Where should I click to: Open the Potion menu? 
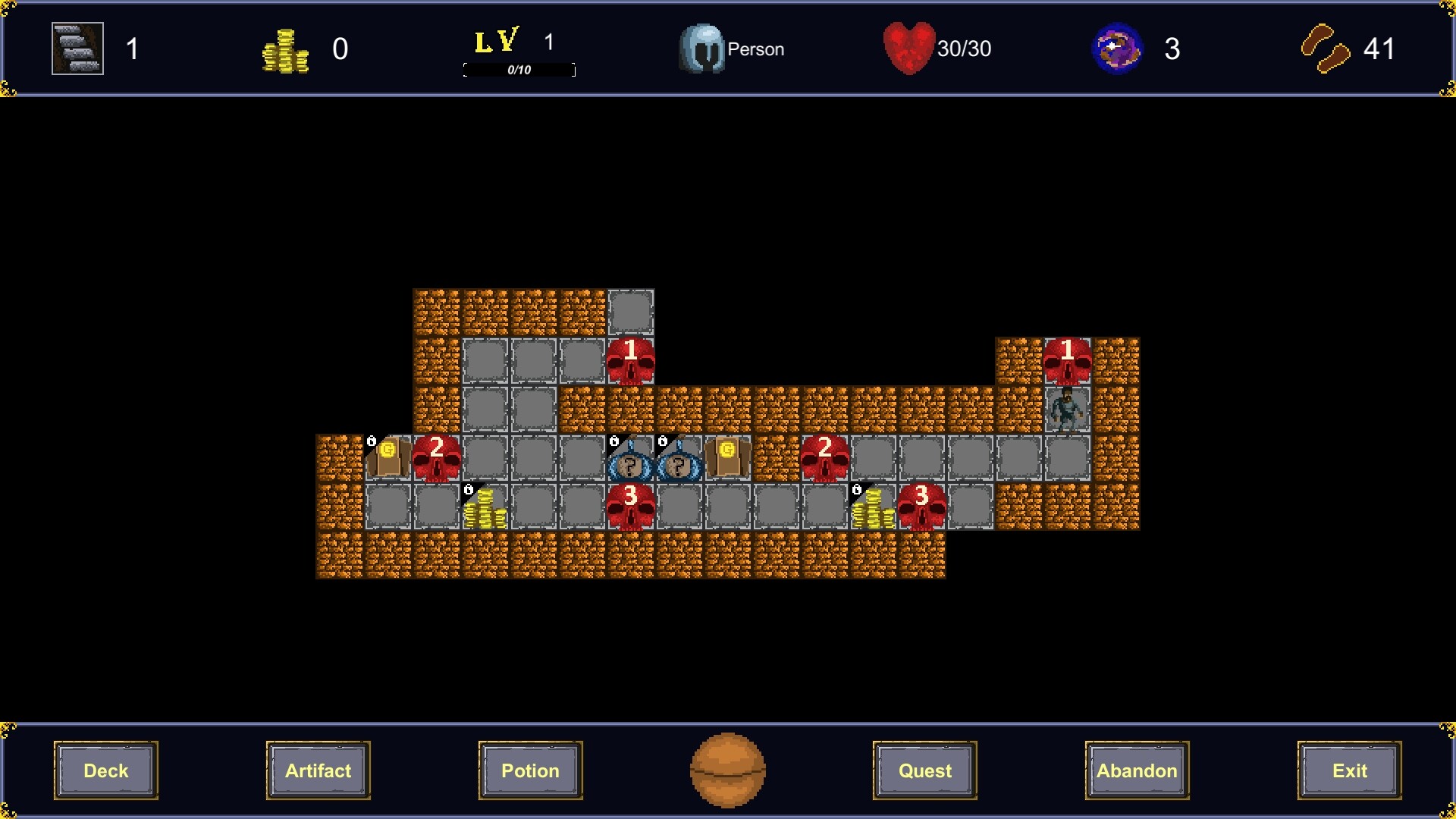(529, 770)
